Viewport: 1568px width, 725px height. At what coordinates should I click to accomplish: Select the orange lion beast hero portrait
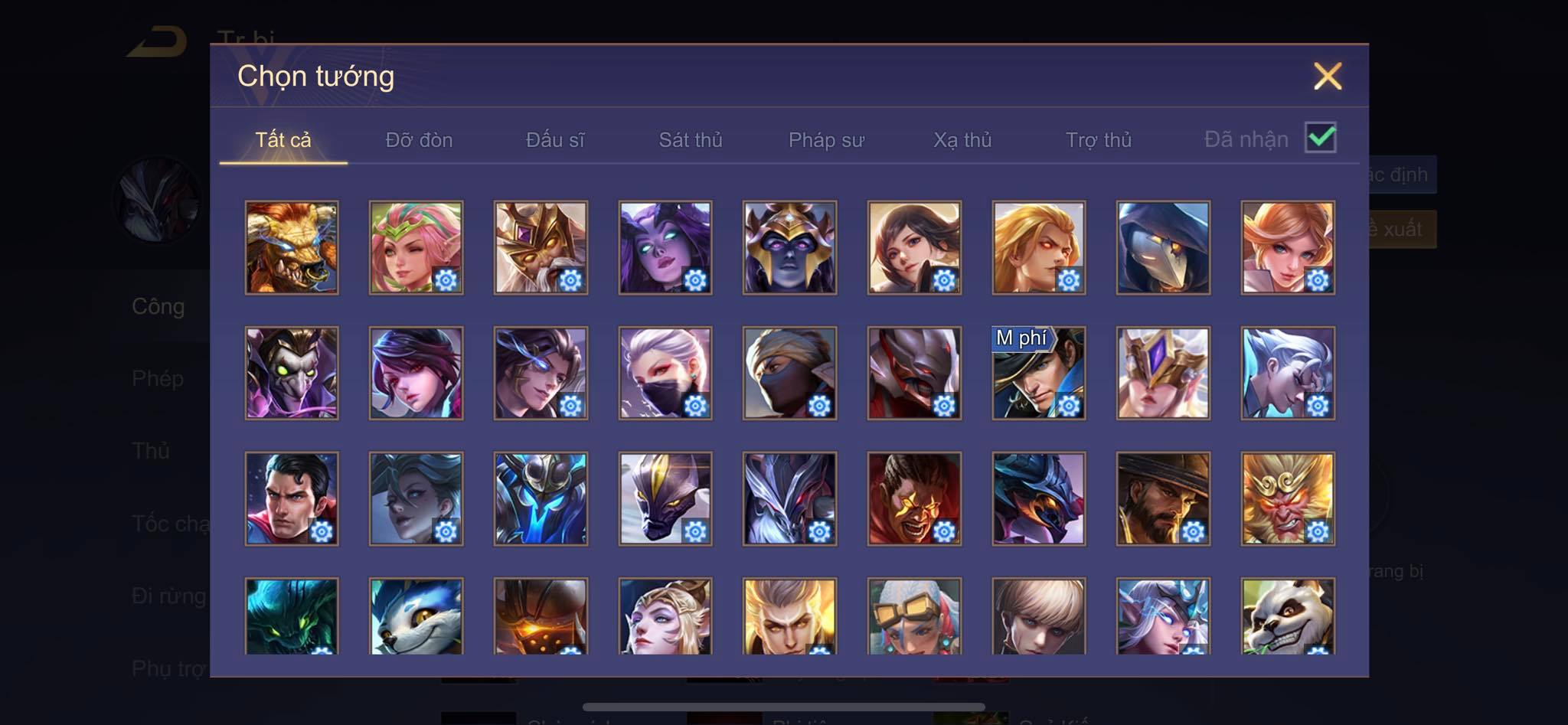click(292, 247)
